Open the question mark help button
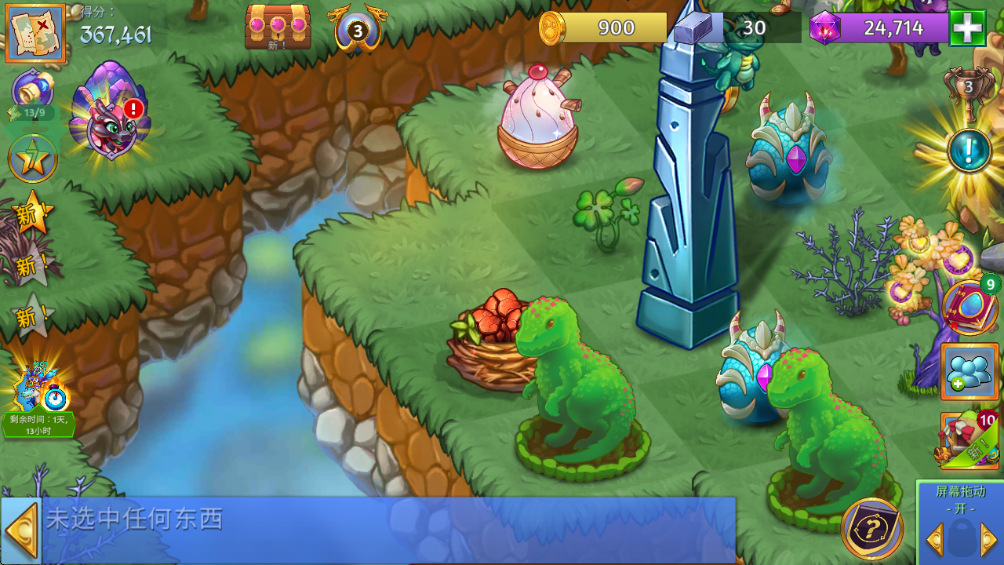This screenshot has height=565, width=1004. (x=872, y=529)
